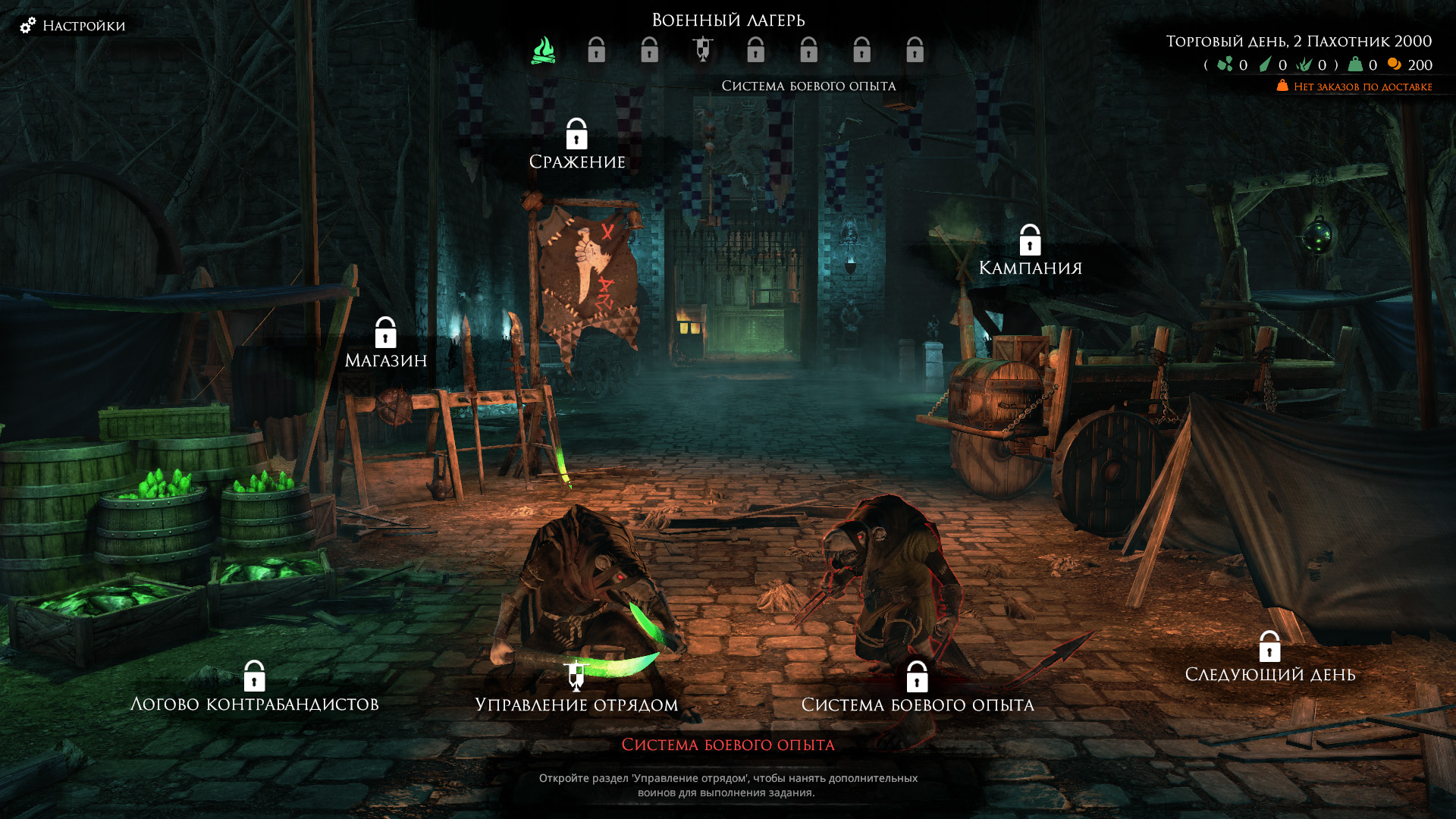
Task: Click the green campfire progress icon
Action: coord(541,50)
